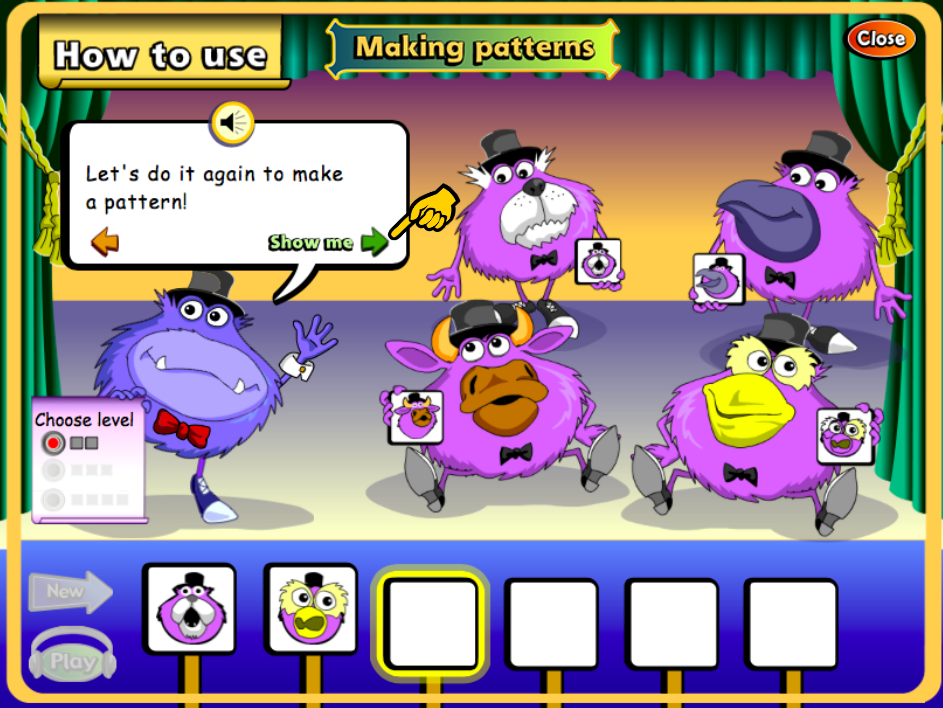The height and width of the screenshot is (708, 943).
Task: Pick the yellow-beaked monster's held picture card
Action: coord(845,436)
